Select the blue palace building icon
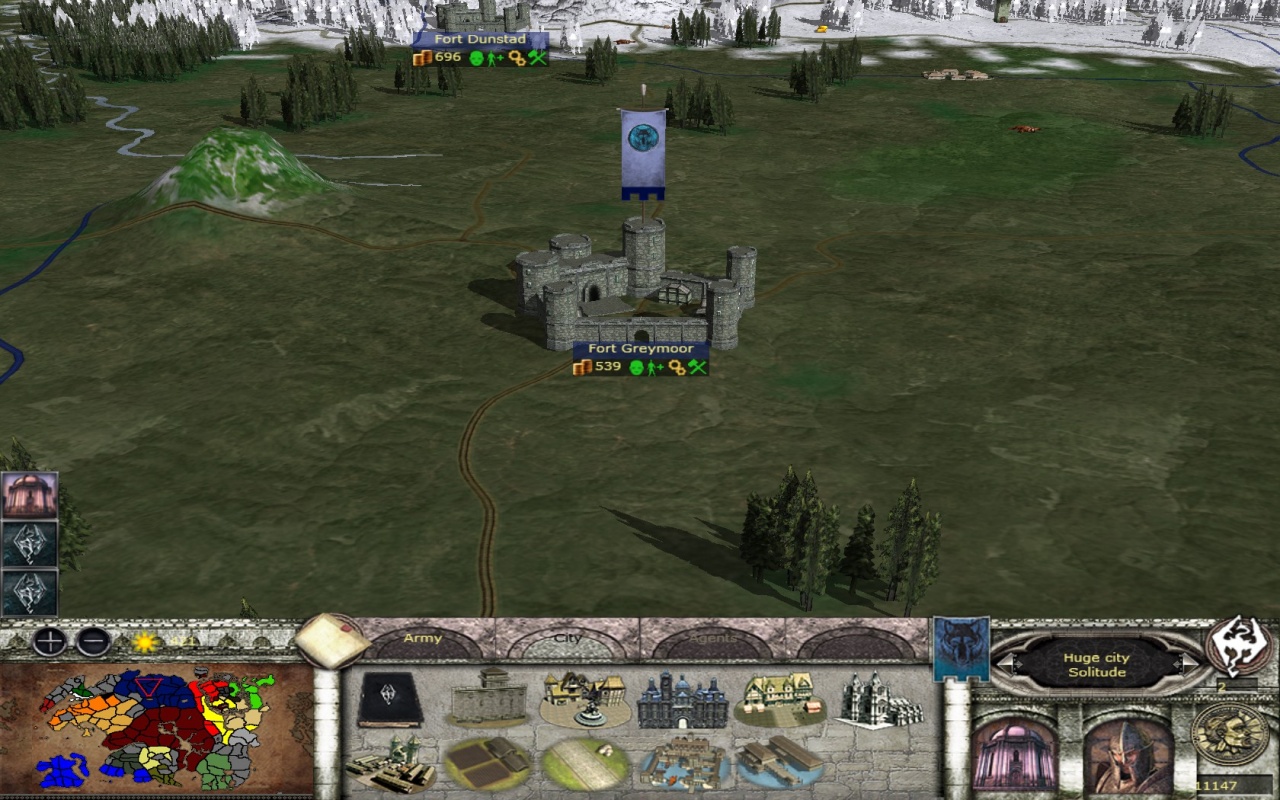Screen dimensions: 1280x800 click(x=682, y=699)
